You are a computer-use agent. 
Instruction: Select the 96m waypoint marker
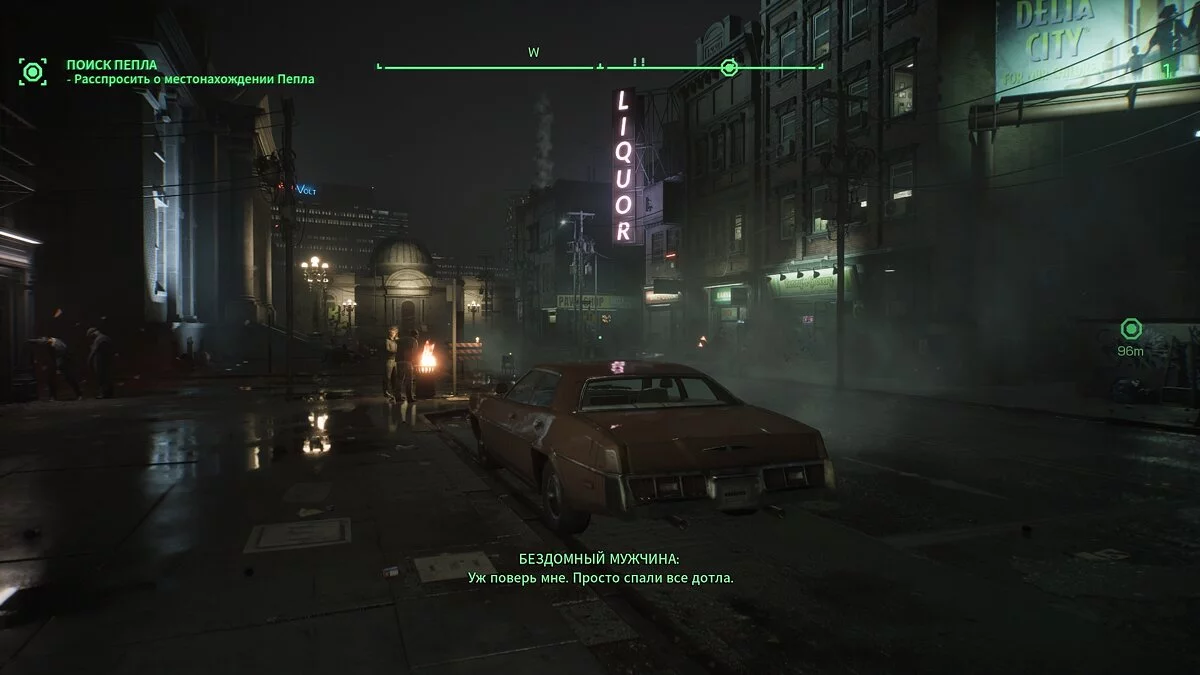click(1131, 329)
